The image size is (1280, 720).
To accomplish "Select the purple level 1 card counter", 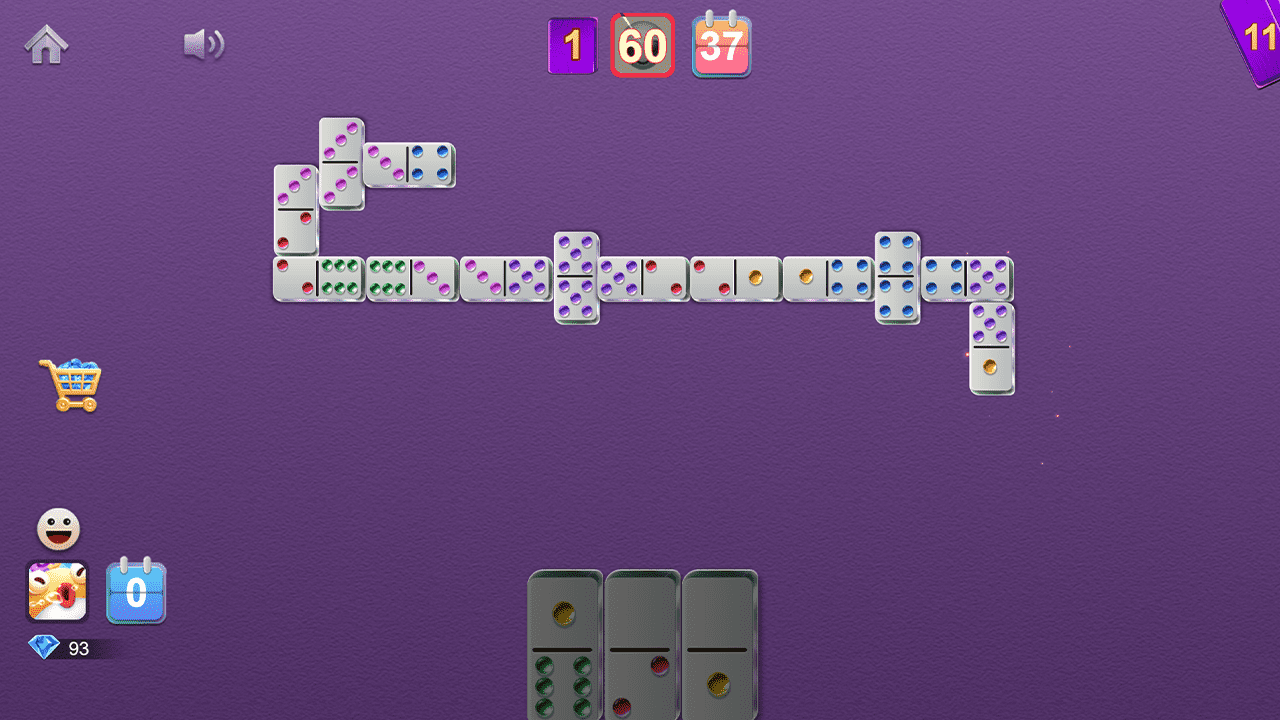I will (573, 45).
